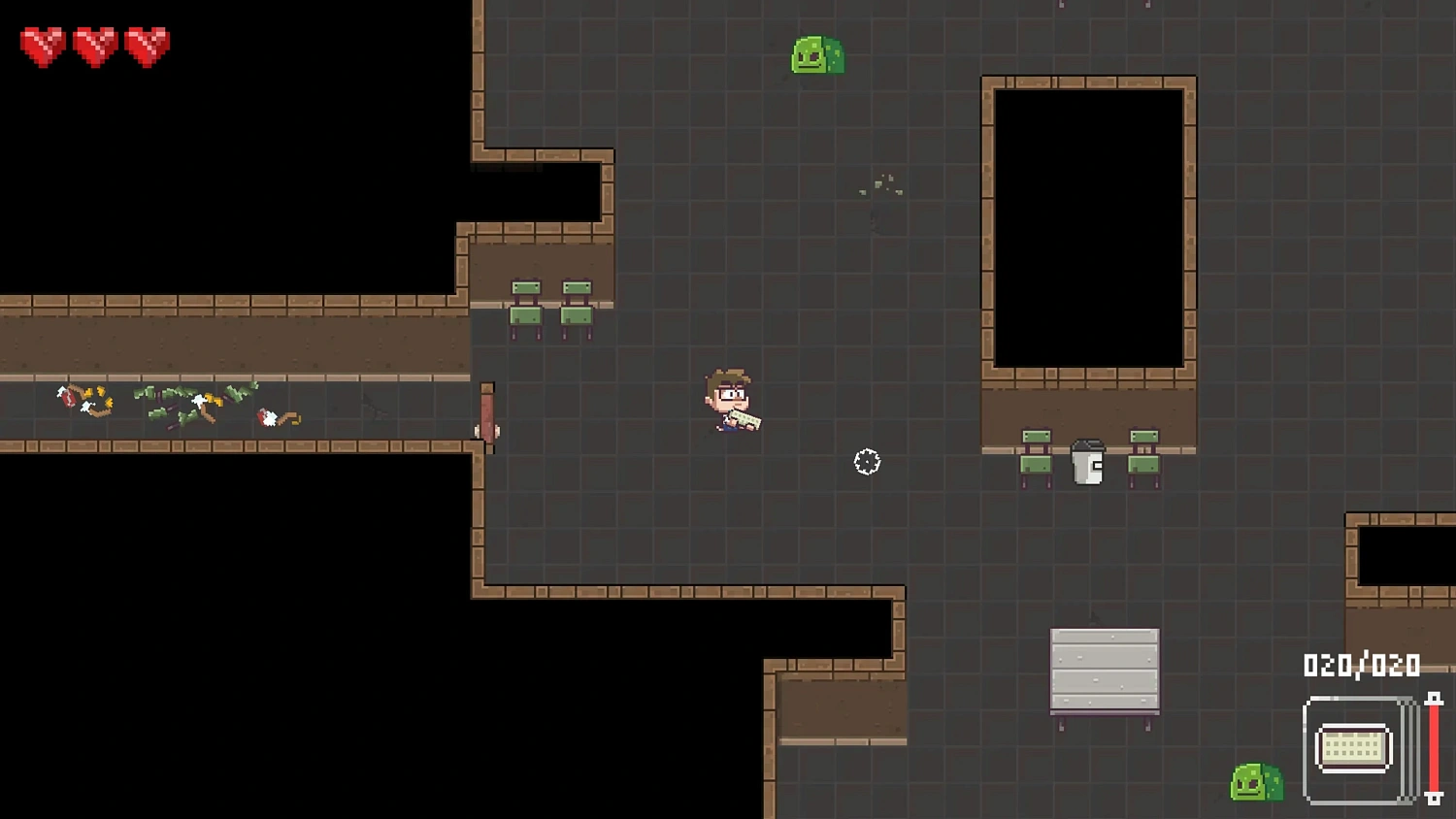
Task: Click the aiming crosshair reticle
Action: 865,463
